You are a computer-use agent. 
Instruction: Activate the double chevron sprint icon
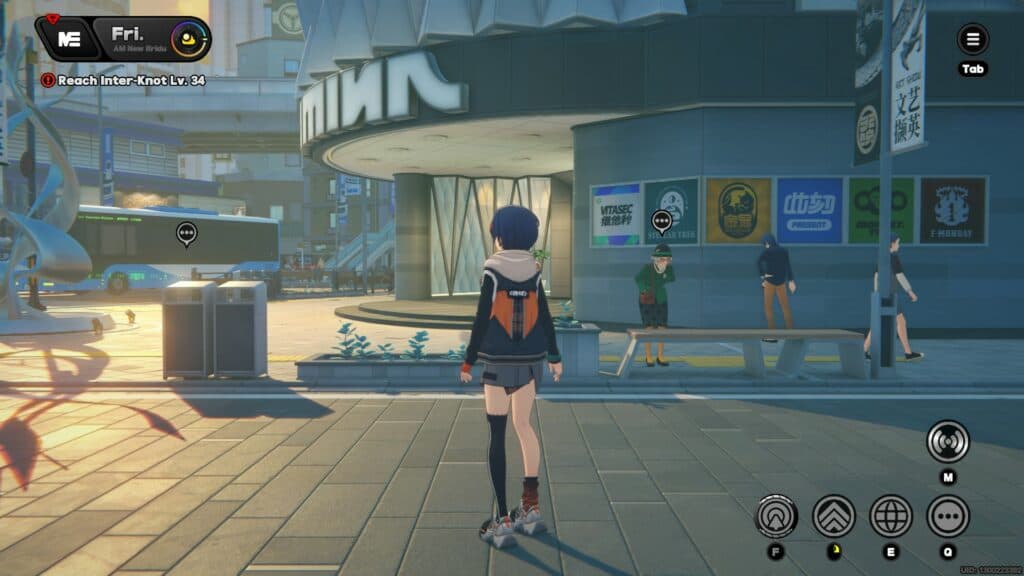click(833, 516)
